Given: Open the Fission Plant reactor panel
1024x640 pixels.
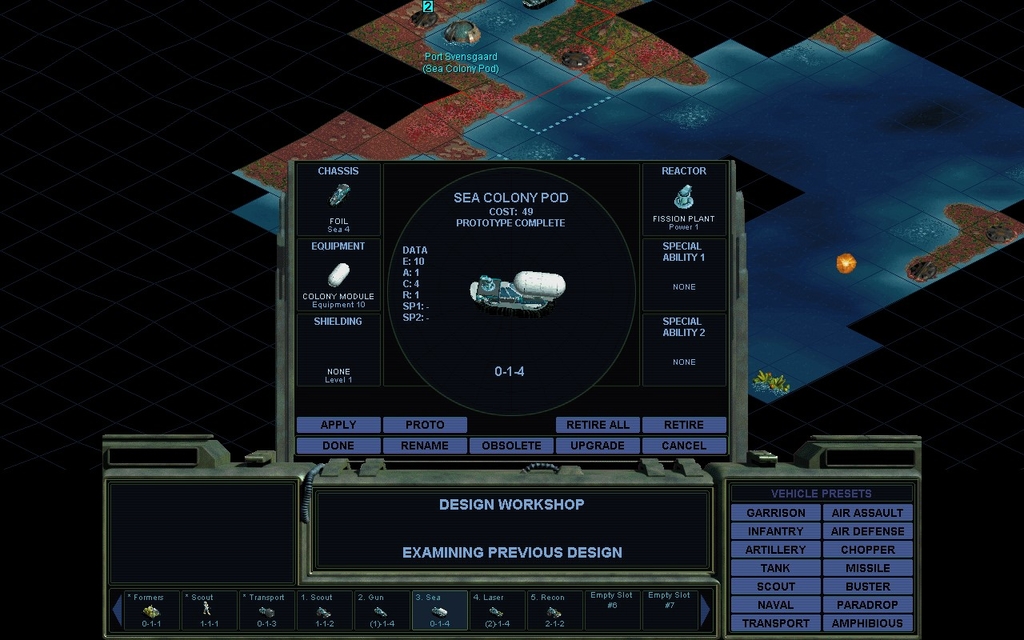Looking at the screenshot, I should click(x=684, y=199).
